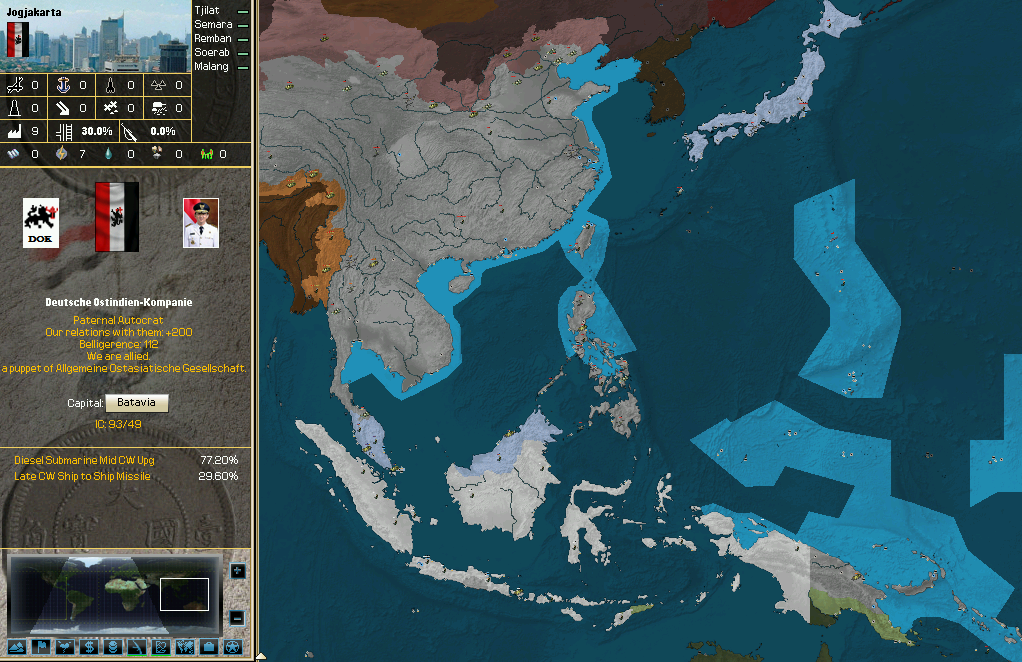Switch to the terrain map mode

click(x=15, y=647)
